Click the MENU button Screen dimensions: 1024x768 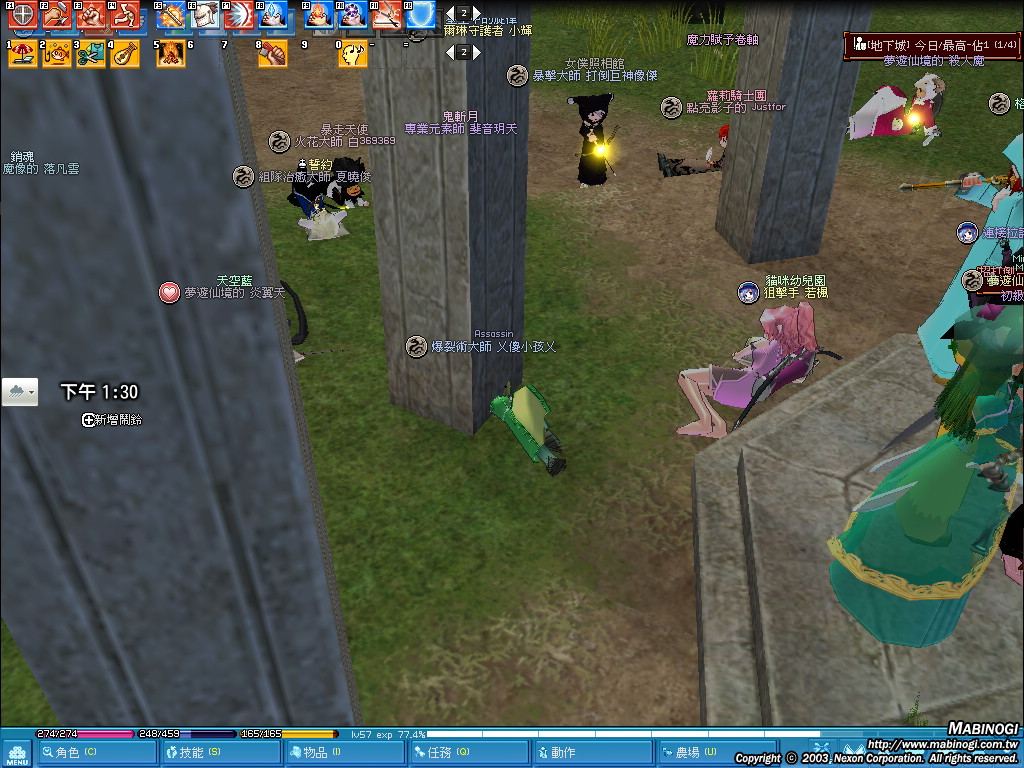(x=16, y=754)
